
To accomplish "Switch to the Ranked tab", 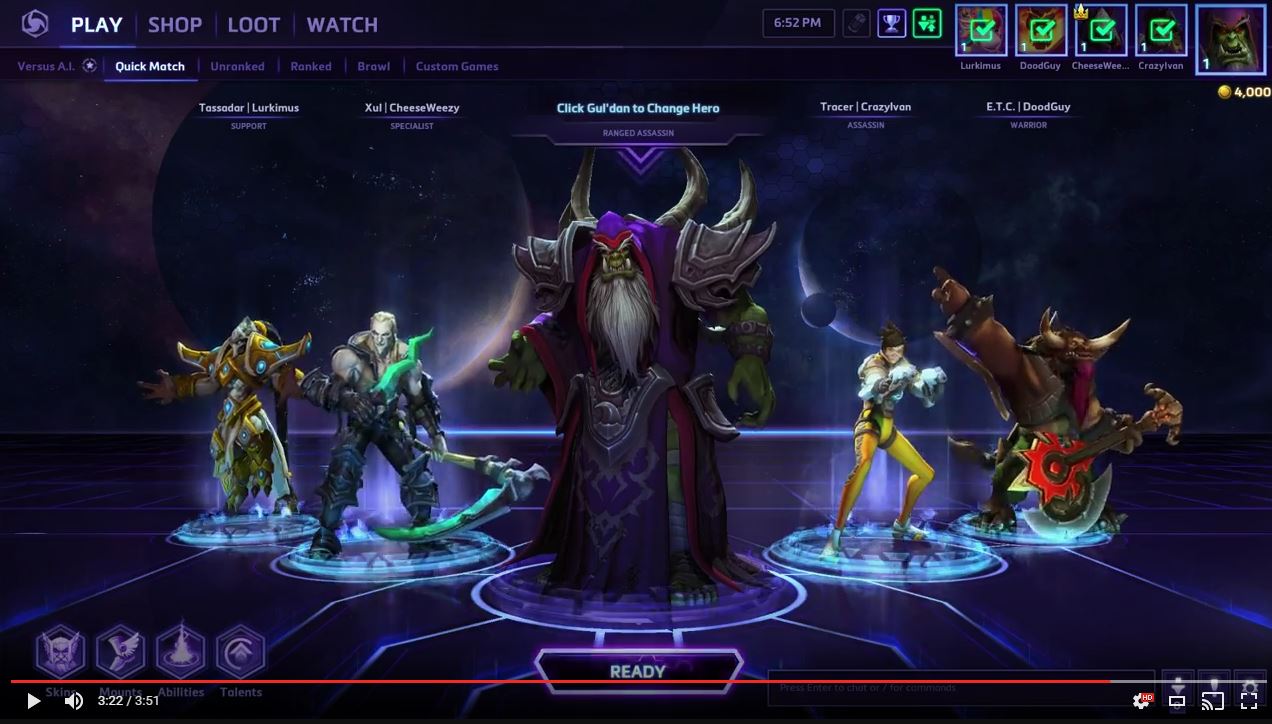I will coord(311,66).
